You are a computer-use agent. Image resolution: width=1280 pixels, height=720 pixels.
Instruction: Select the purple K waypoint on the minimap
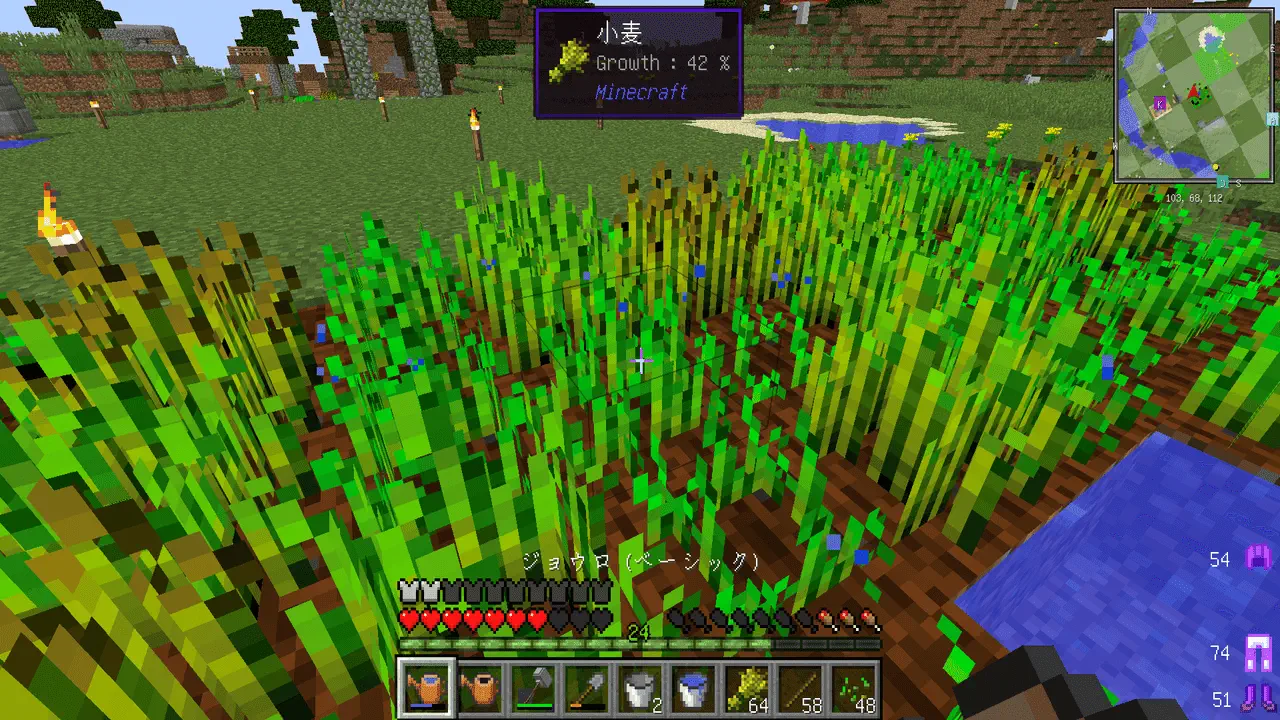click(x=1160, y=102)
